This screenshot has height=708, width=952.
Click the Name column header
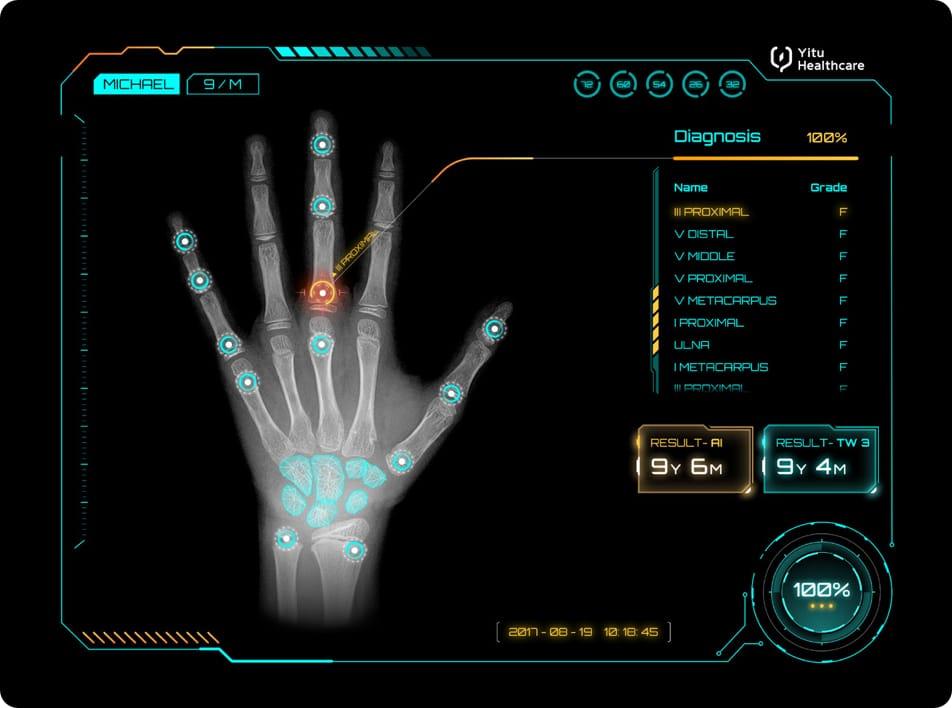691,187
